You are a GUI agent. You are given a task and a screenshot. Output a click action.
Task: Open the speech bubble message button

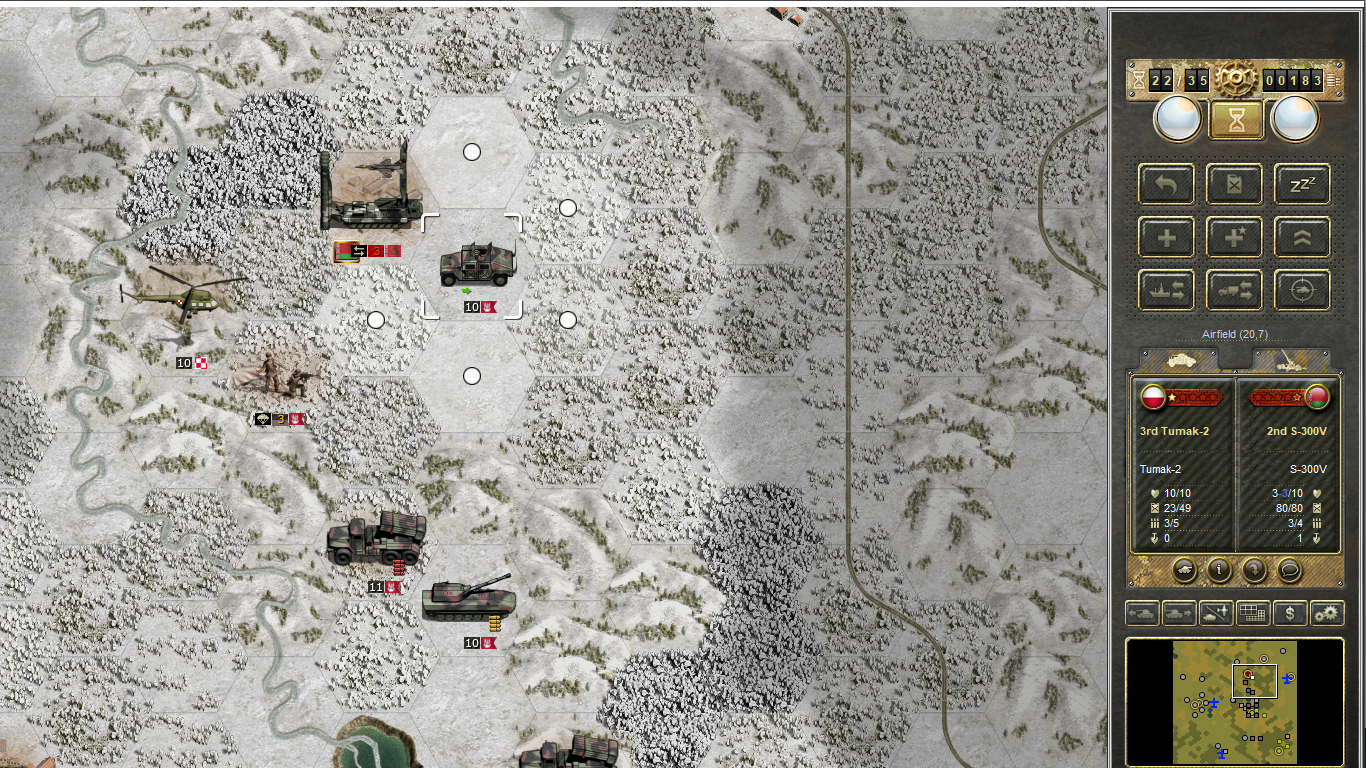point(1289,570)
